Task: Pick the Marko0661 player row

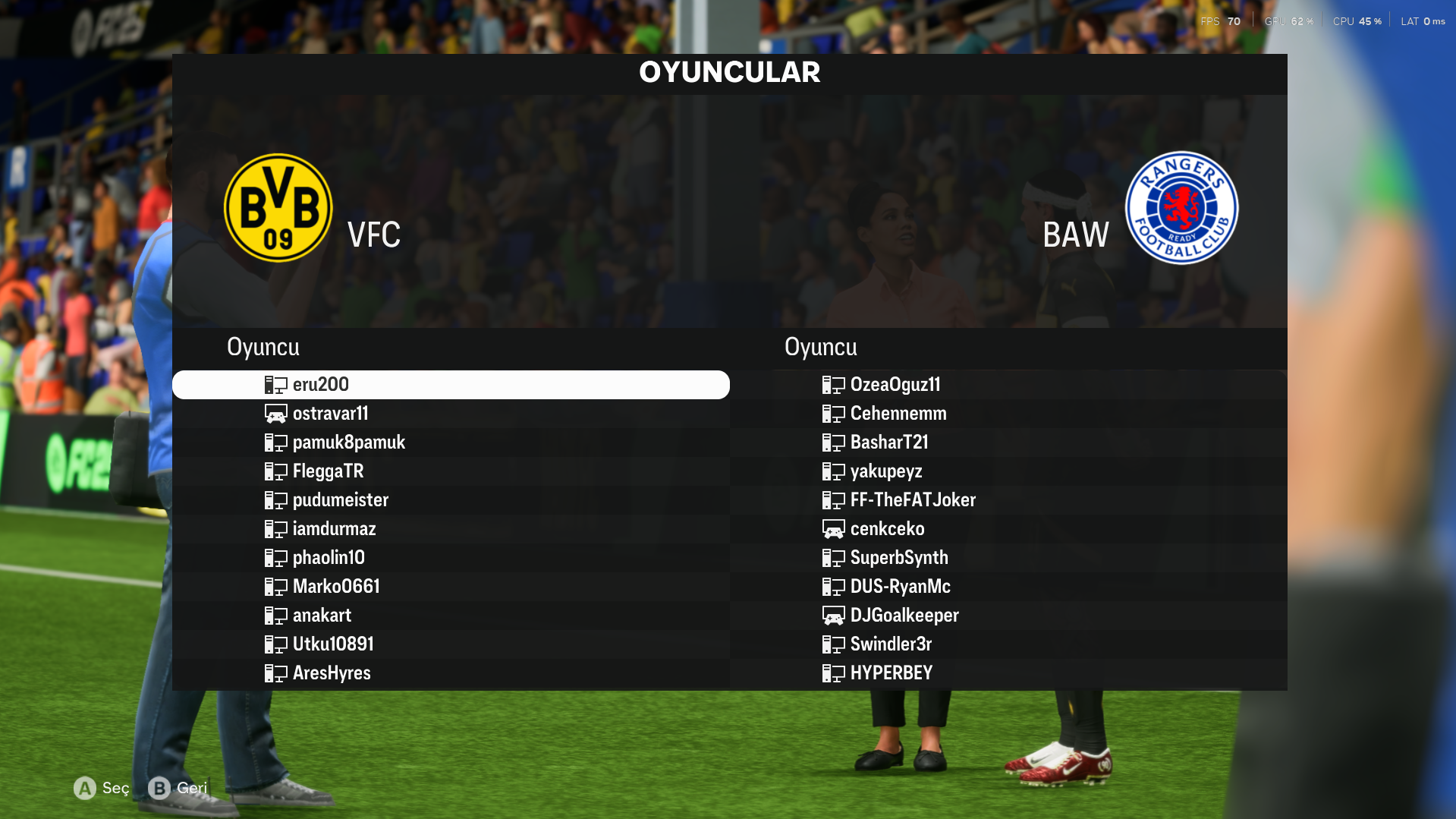Action: pyautogui.click(x=336, y=587)
